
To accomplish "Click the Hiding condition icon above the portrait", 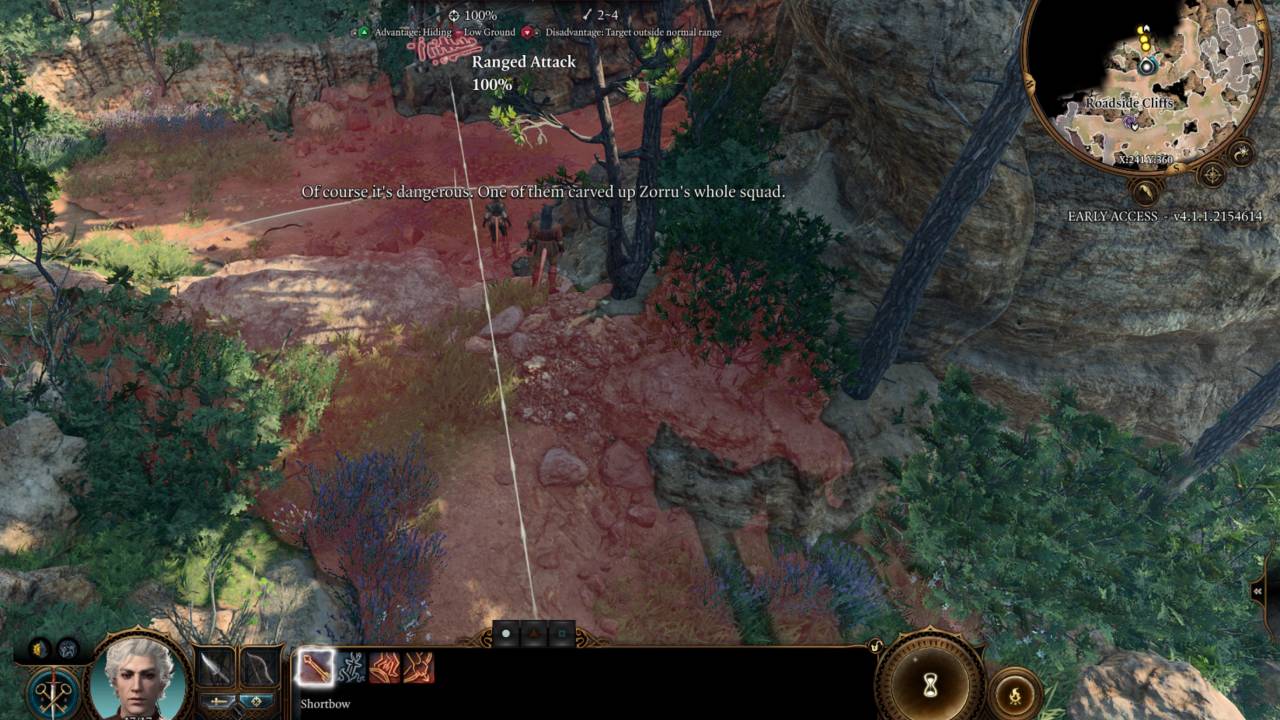I will (39, 648).
